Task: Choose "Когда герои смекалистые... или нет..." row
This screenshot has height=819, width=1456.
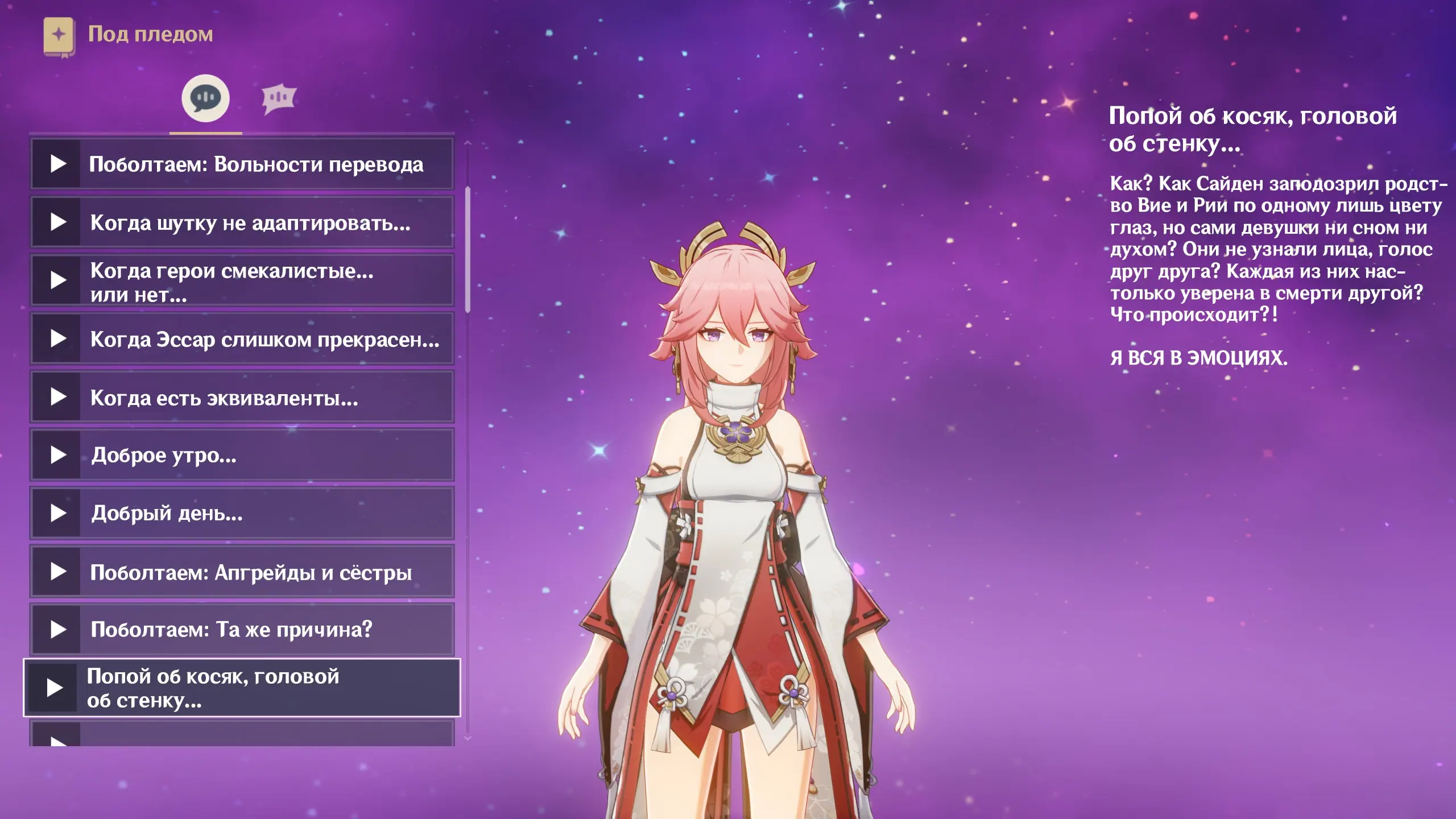Action: pos(242,281)
